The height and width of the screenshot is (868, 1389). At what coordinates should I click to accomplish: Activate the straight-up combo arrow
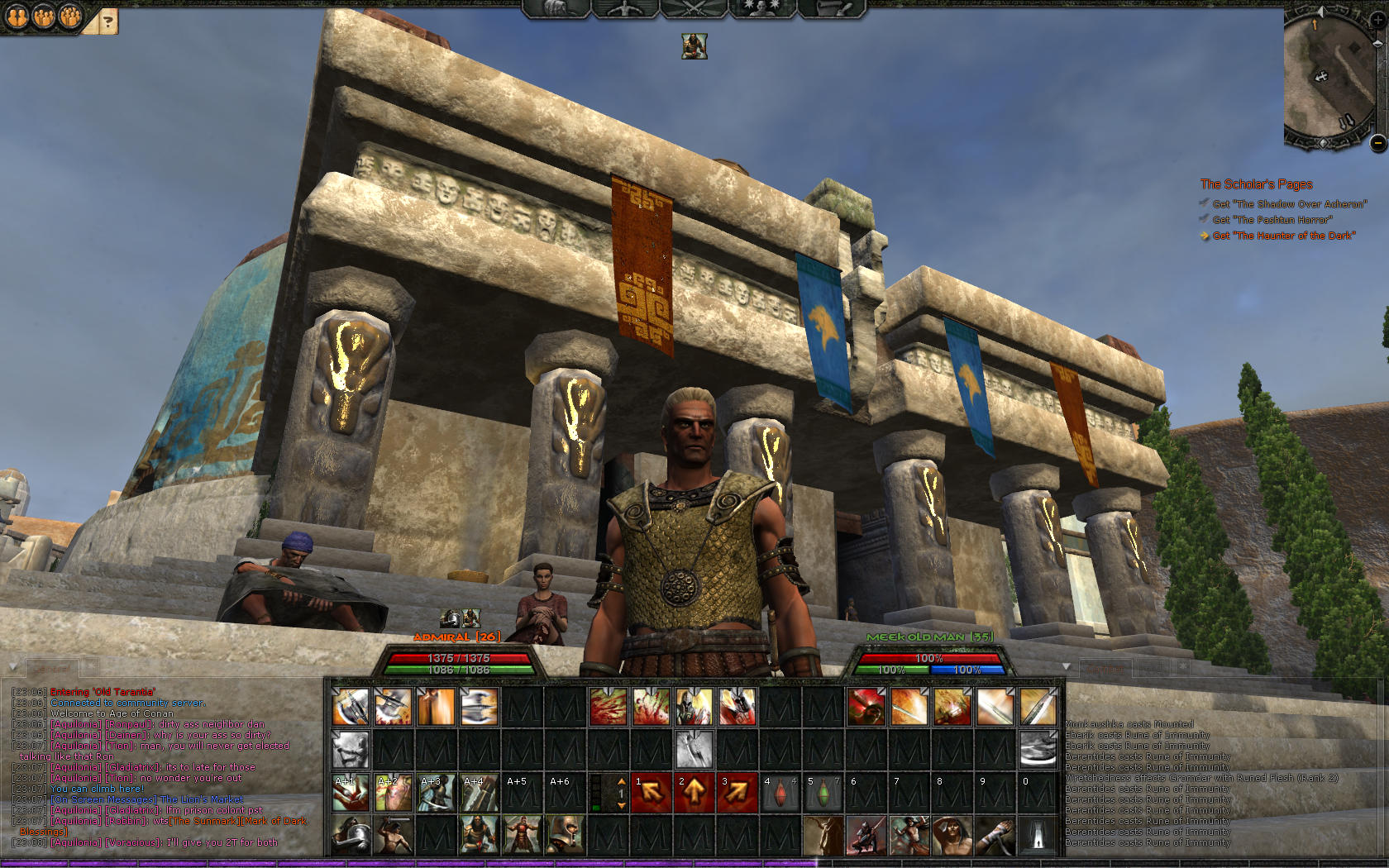(694, 794)
